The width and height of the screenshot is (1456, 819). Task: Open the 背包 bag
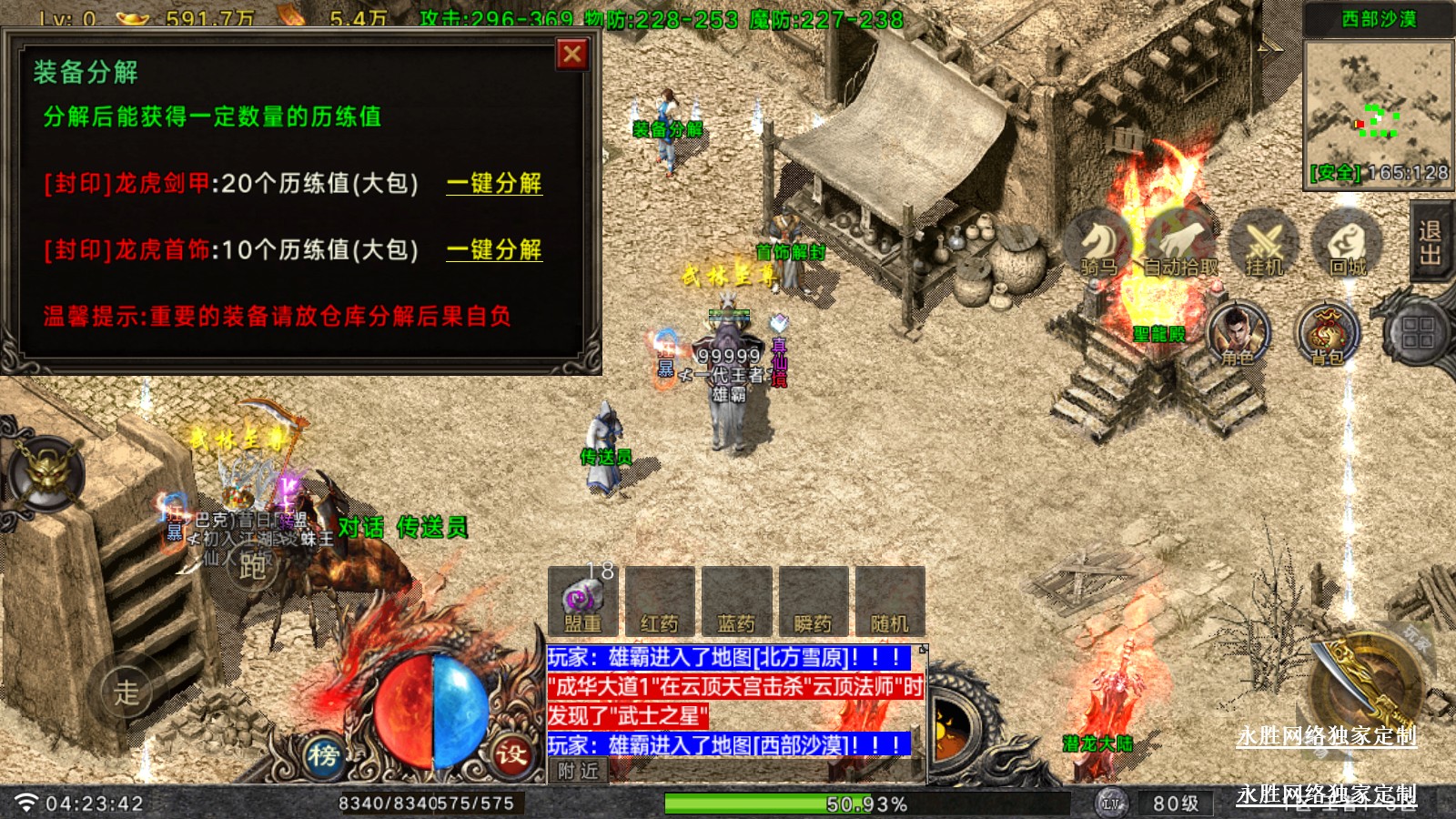point(1328,333)
